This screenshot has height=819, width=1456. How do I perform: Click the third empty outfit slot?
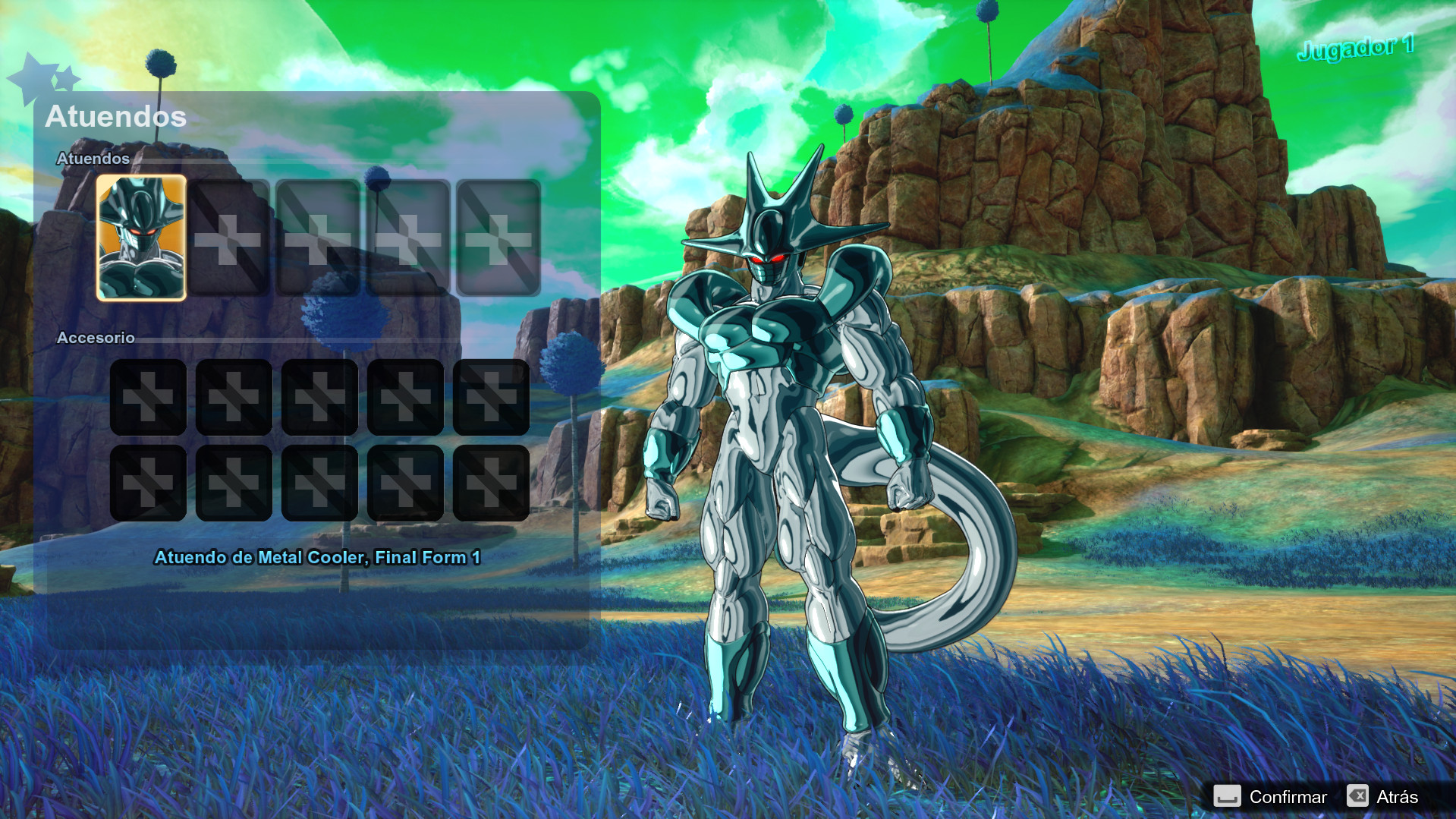[319, 237]
